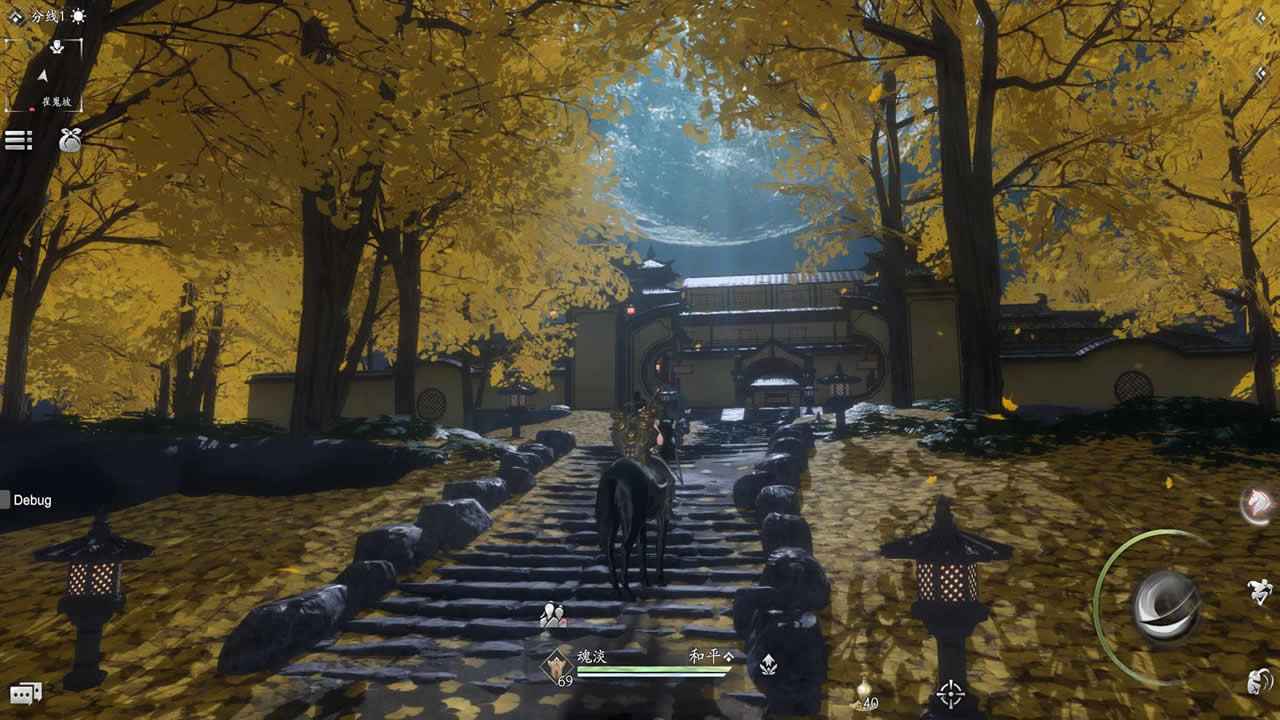The width and height of the screenshot is (1280, 720).
Task: Expand the arrow next to 和平
Action: pos(728,656)
